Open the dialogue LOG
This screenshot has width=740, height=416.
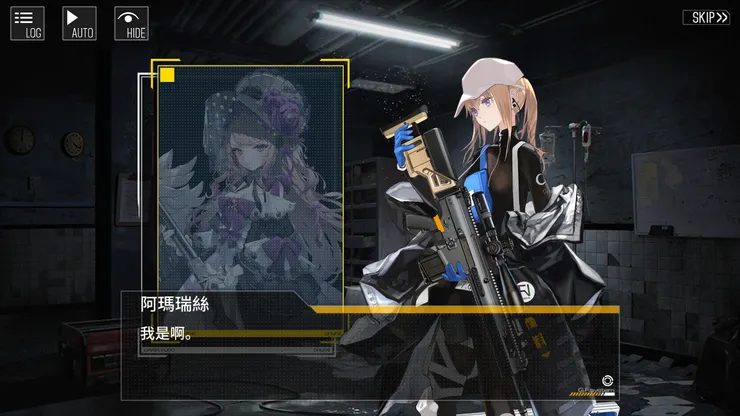27,23
